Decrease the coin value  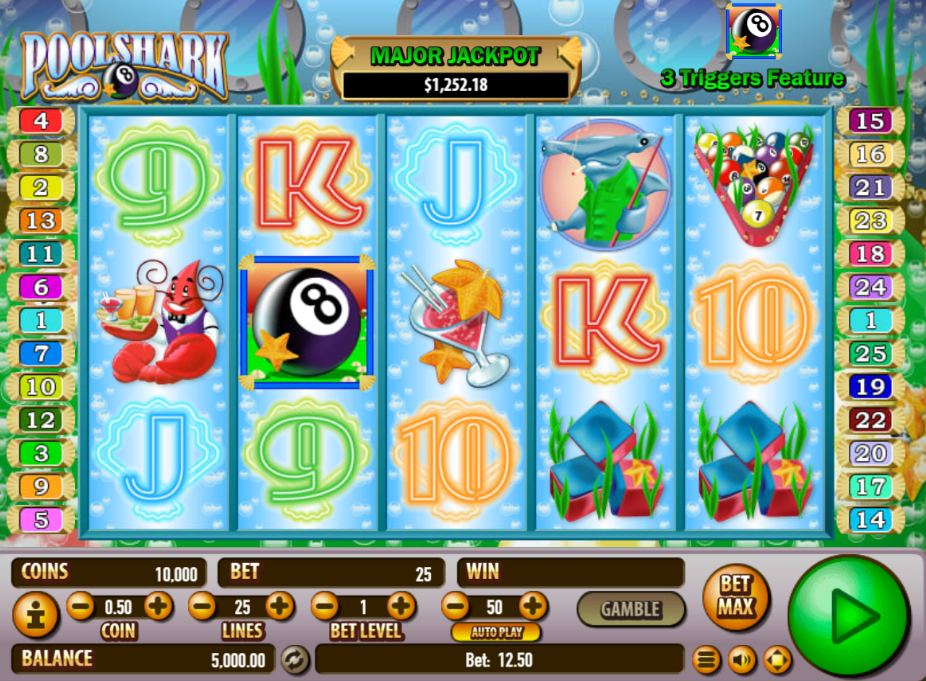click(81, 606)
